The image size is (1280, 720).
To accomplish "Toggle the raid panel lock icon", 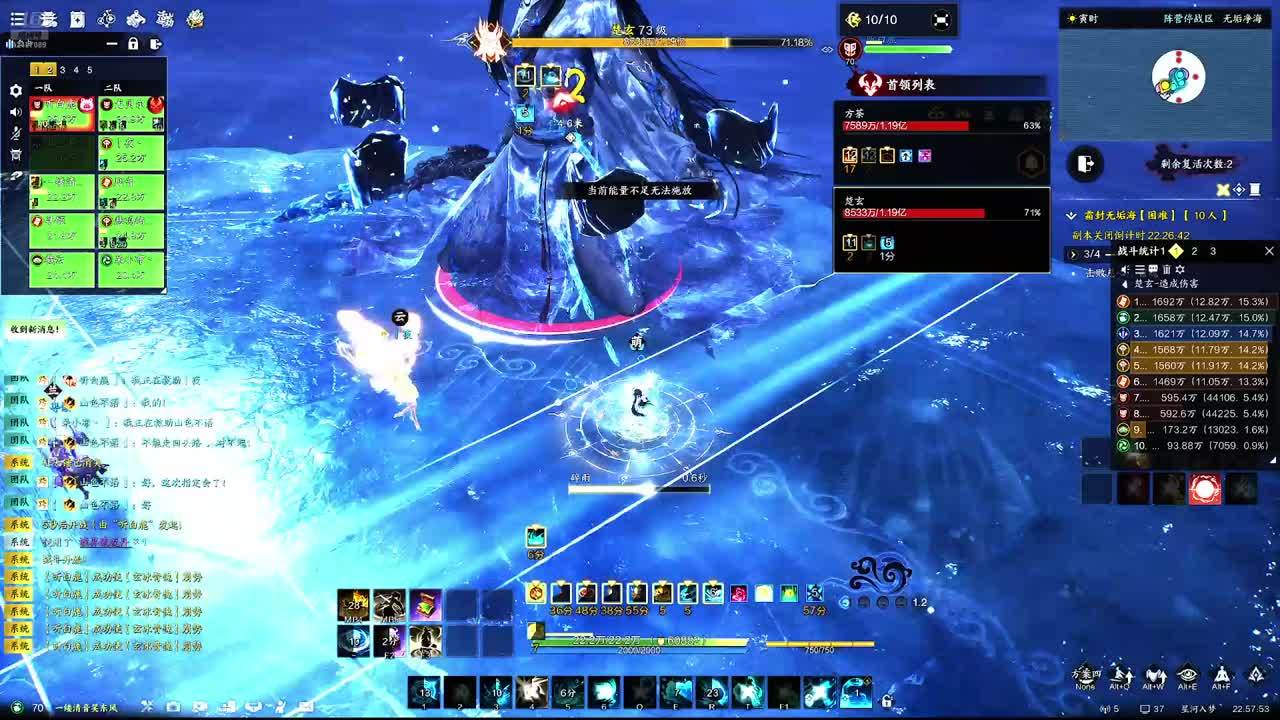I will 133,44.
